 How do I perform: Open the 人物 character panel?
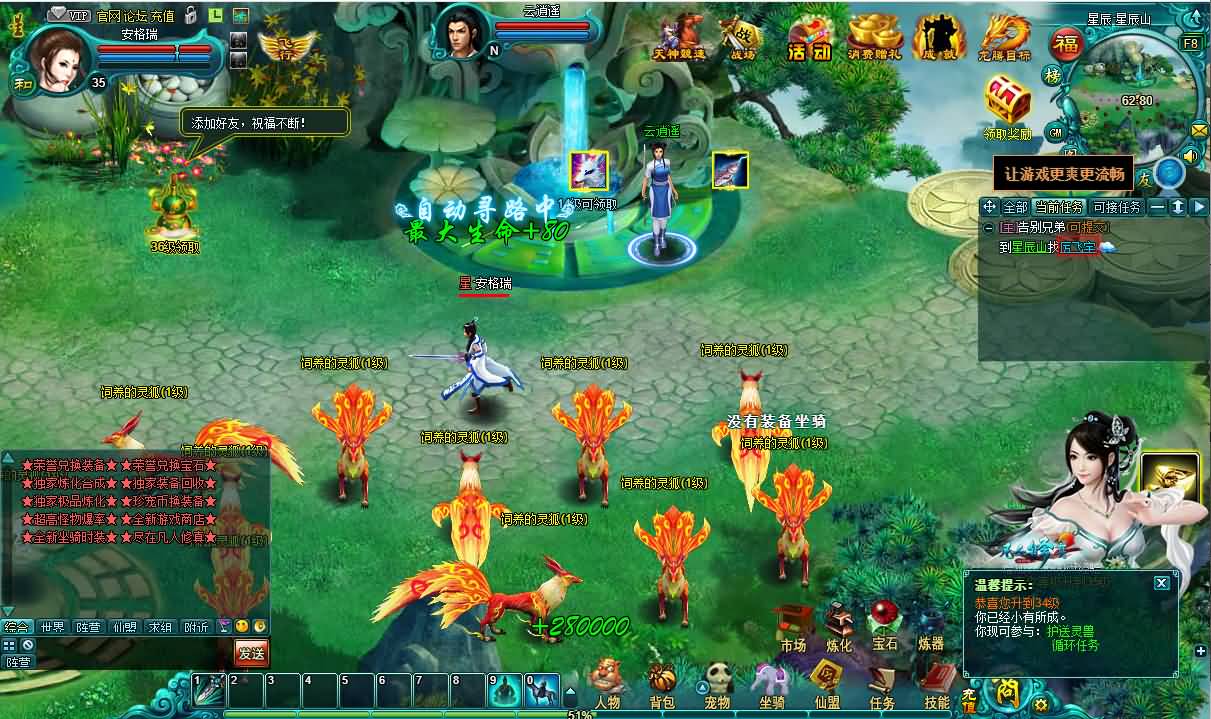pyautogui.click(x=607, y=682)
